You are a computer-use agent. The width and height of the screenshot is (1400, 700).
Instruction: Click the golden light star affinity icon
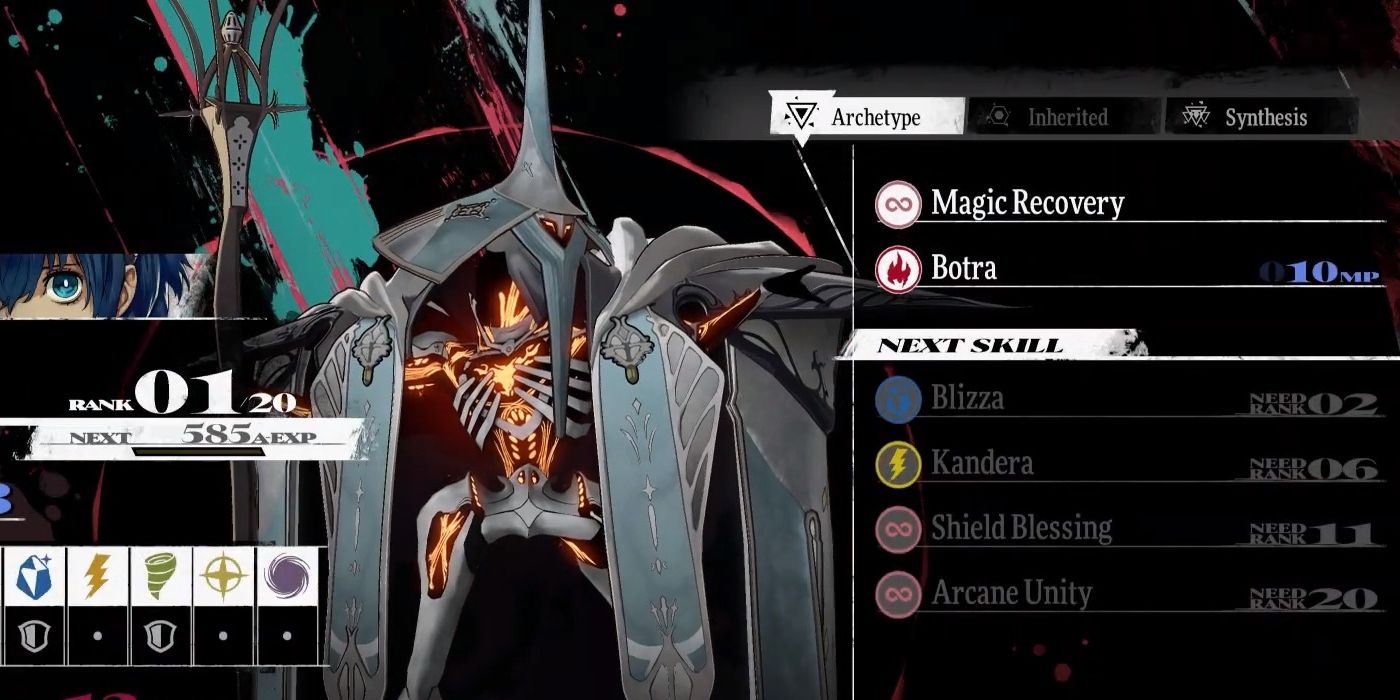click(223, 577)
